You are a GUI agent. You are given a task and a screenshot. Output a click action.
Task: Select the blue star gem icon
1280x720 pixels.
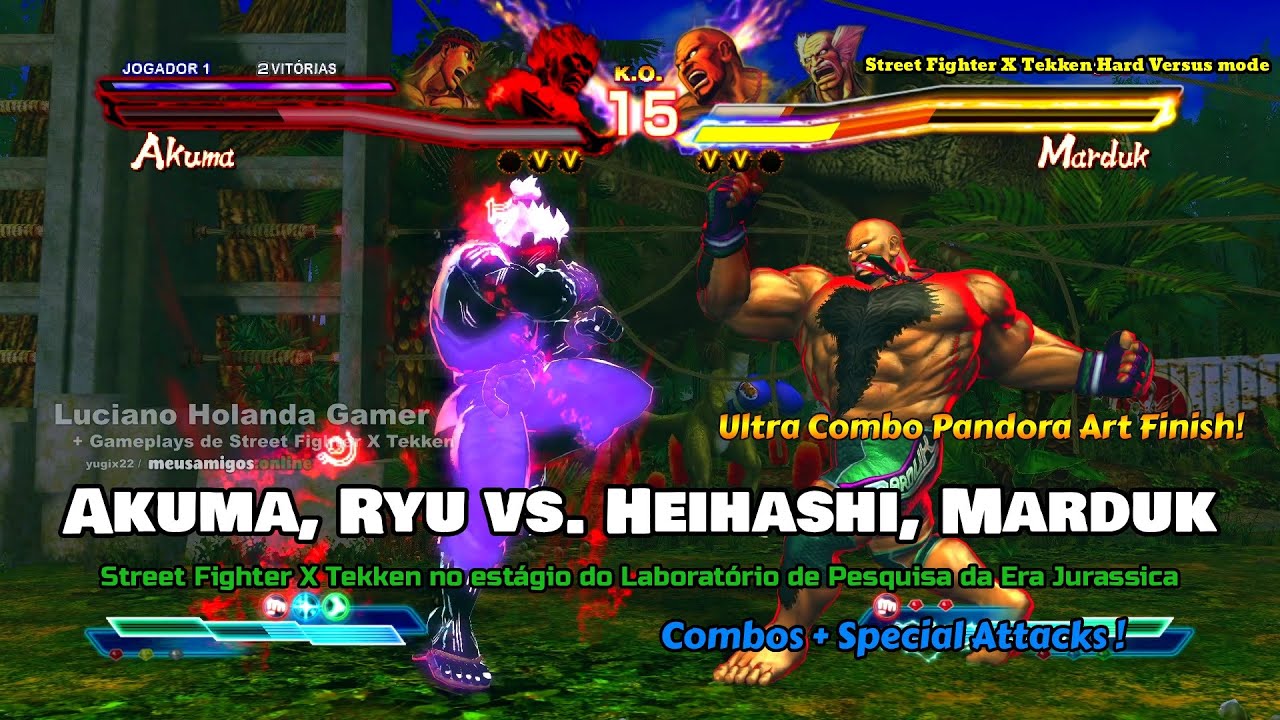[x=305, y=606]
